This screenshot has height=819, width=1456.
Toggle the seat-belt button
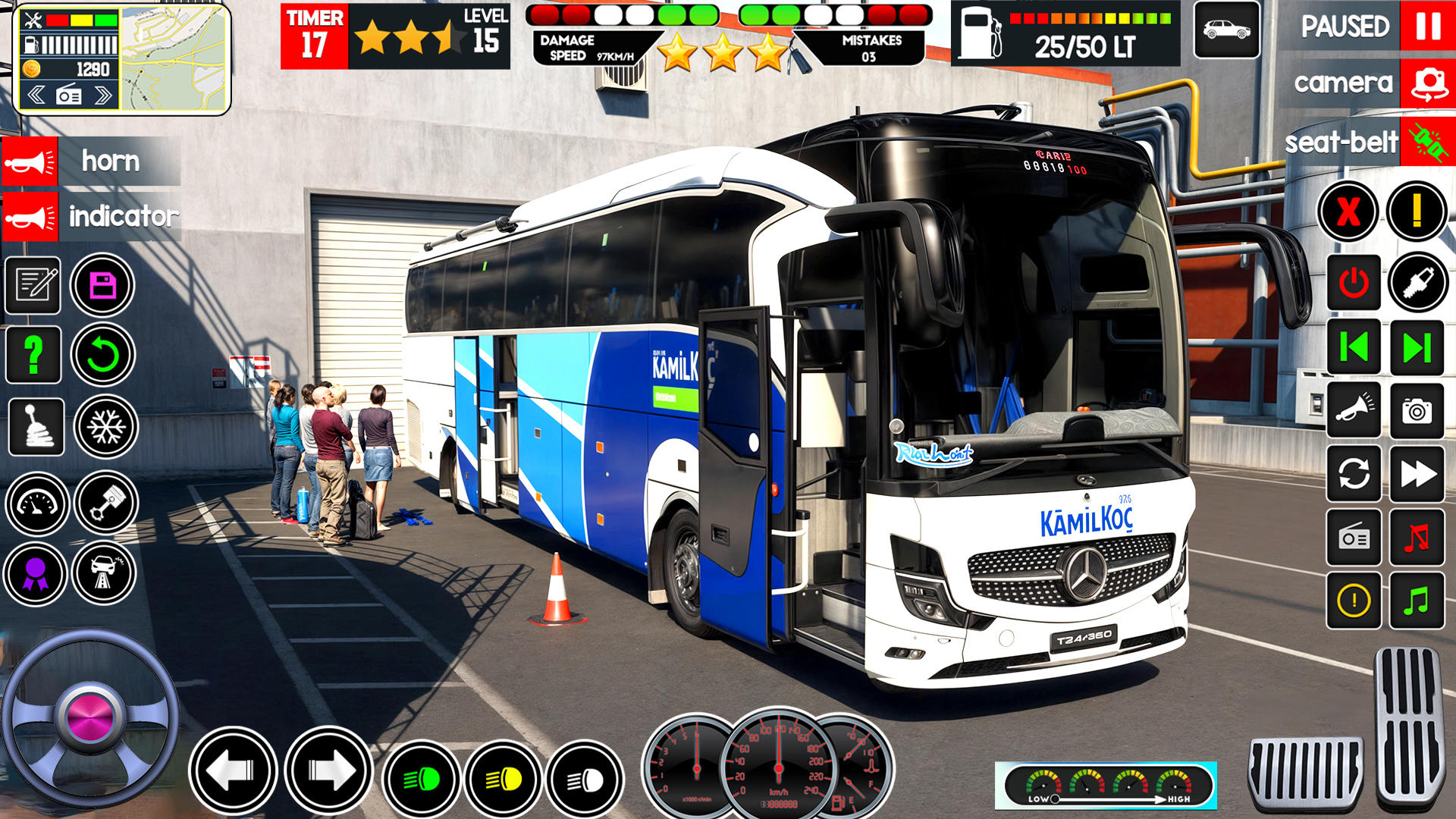(x=1427, y=142)
